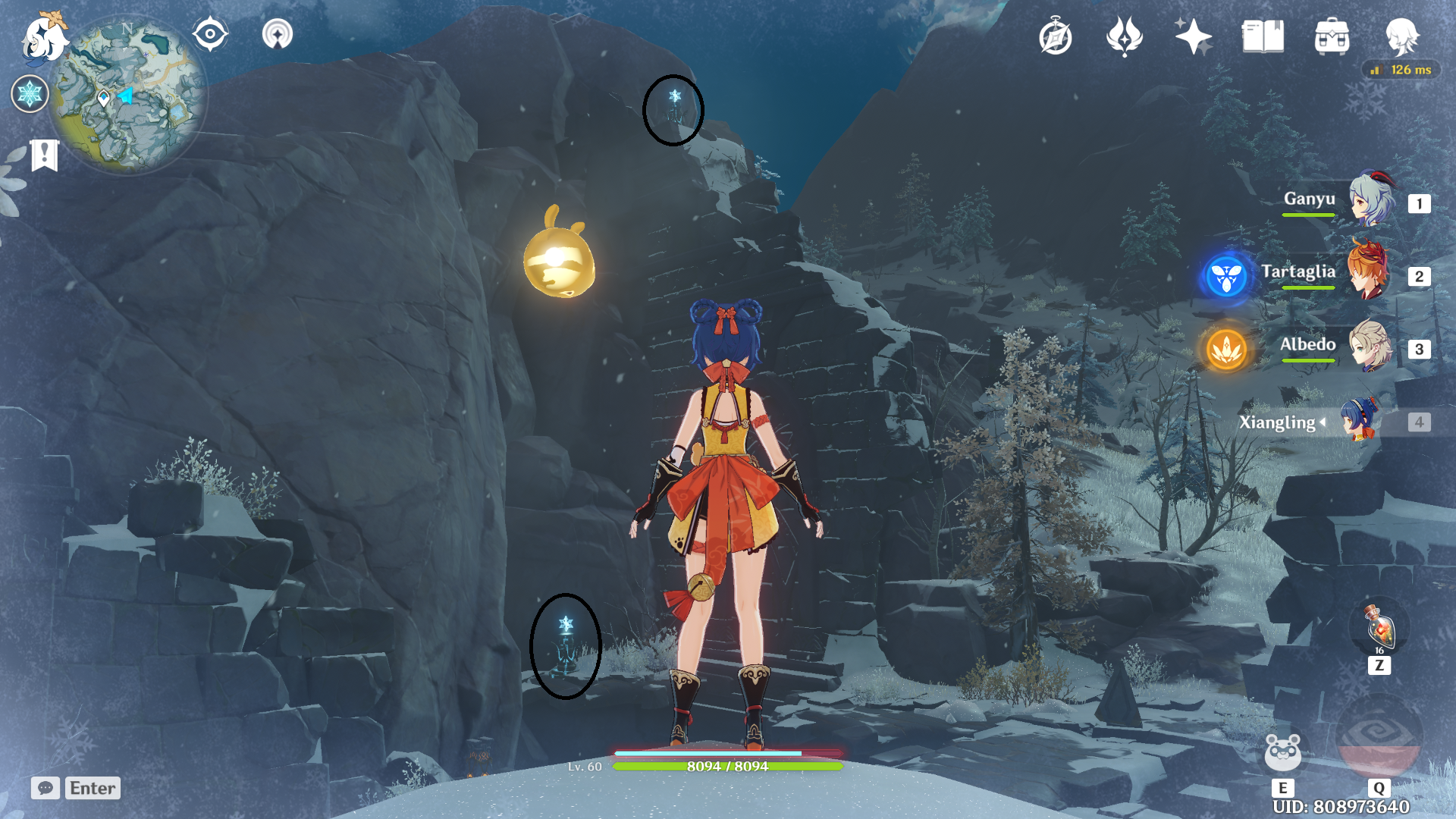
Task: Open the Adventurer Handbook book icon
Action: tap(1263, 37)
